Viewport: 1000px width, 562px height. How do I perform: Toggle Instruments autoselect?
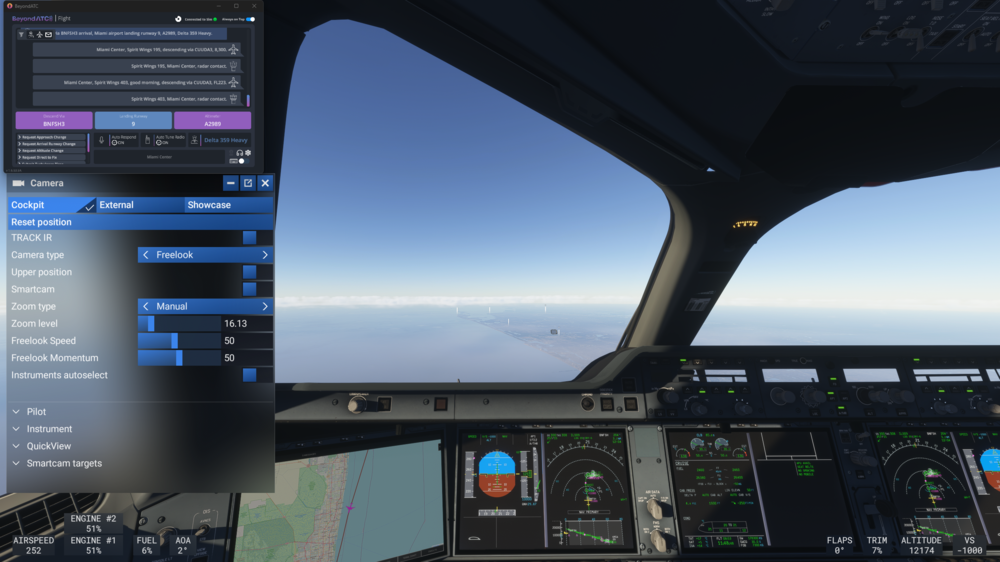pyautogui.click(x=249, y=375)
